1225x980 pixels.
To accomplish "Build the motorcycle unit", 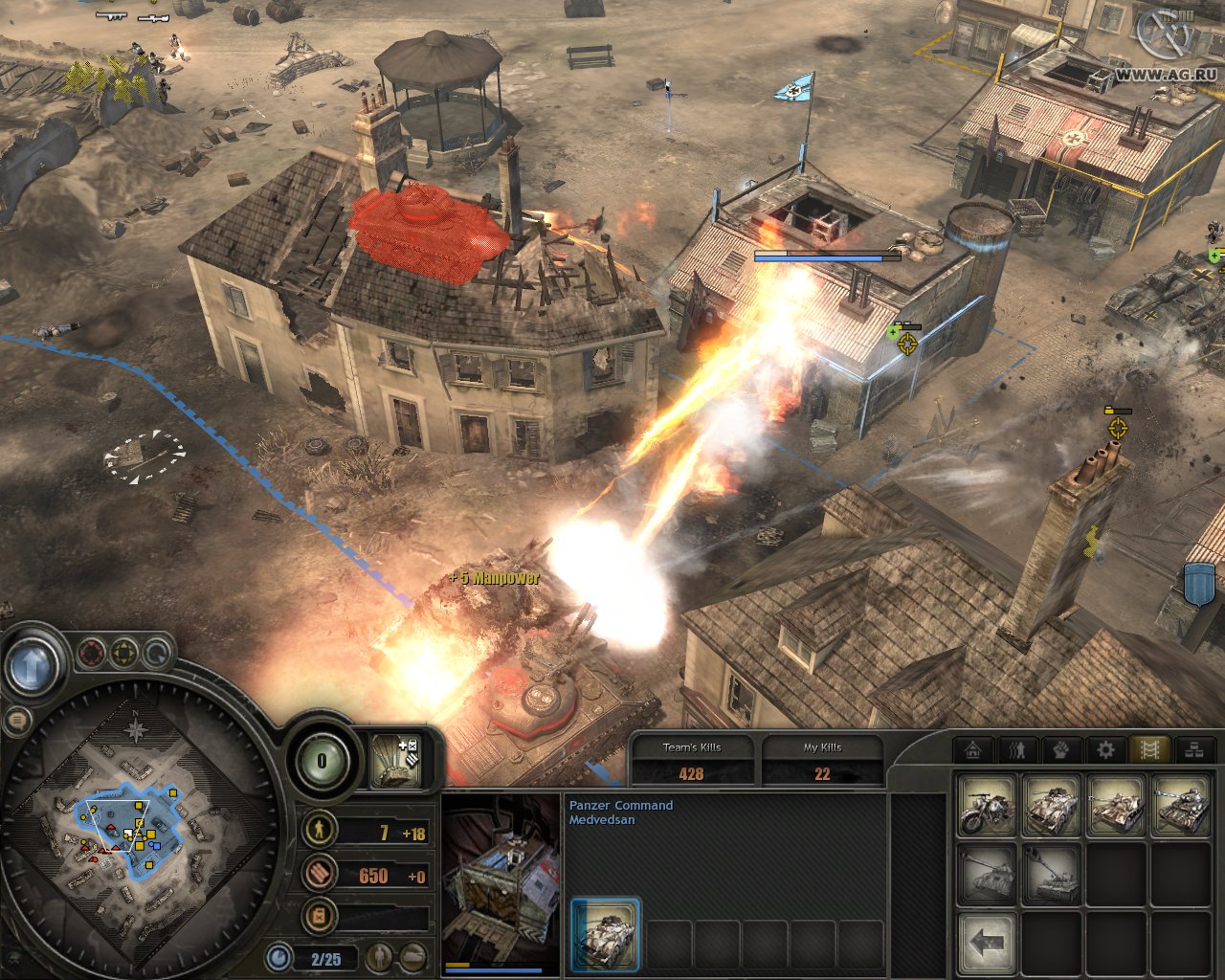I will click(987, 806).
